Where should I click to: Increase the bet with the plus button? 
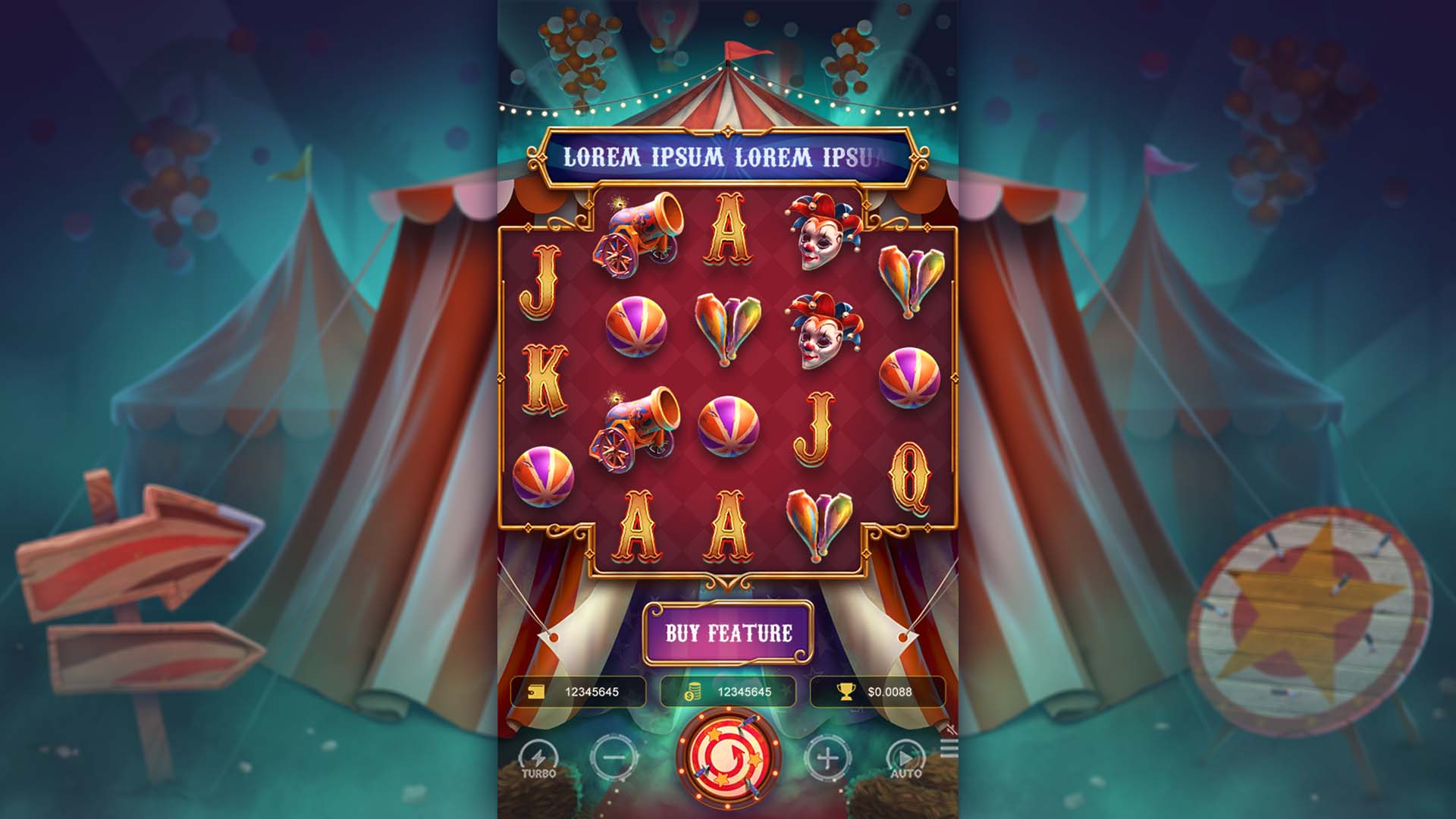(x=827, y=757)
